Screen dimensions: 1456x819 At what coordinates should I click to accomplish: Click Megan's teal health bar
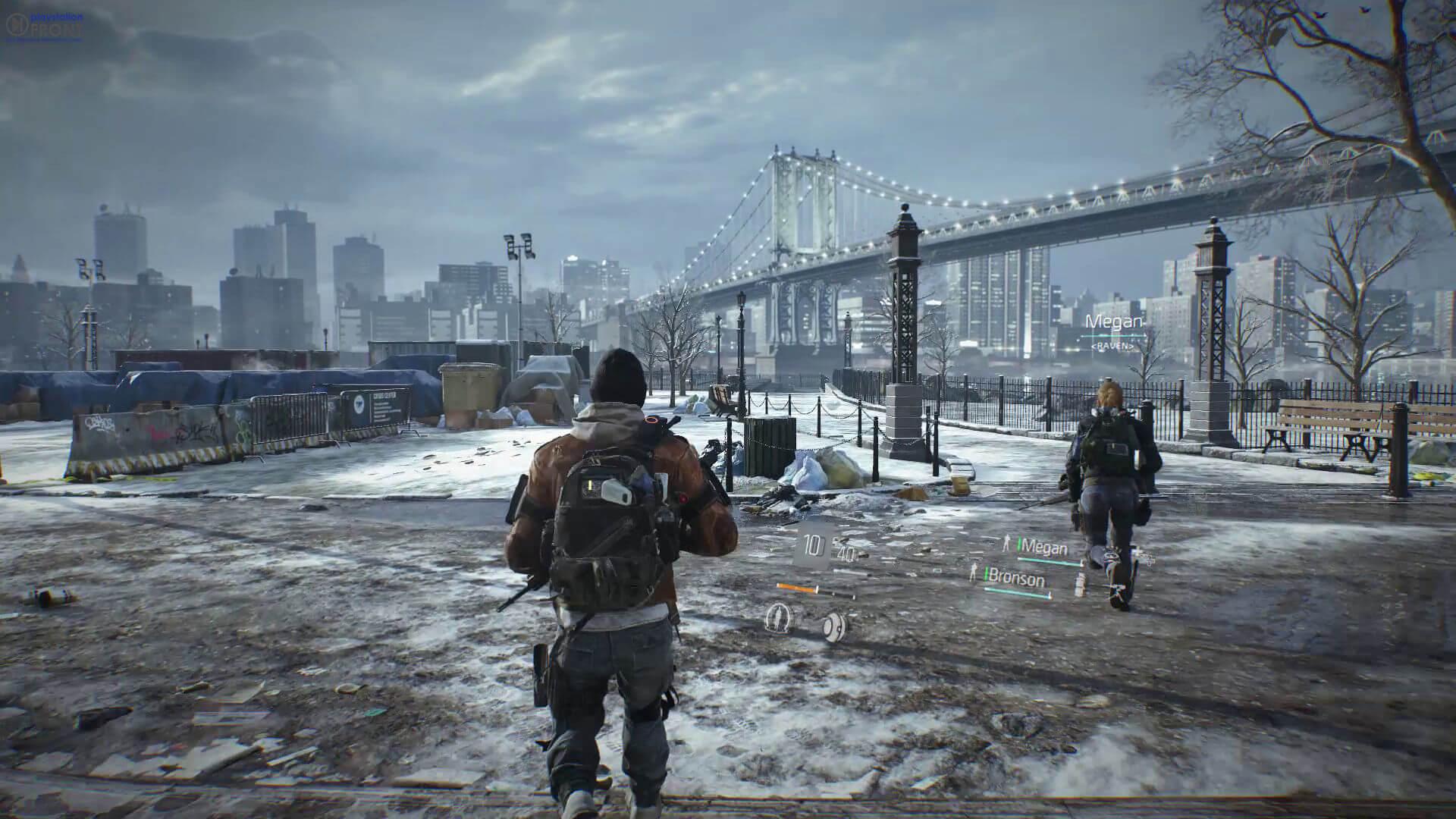1050,560
